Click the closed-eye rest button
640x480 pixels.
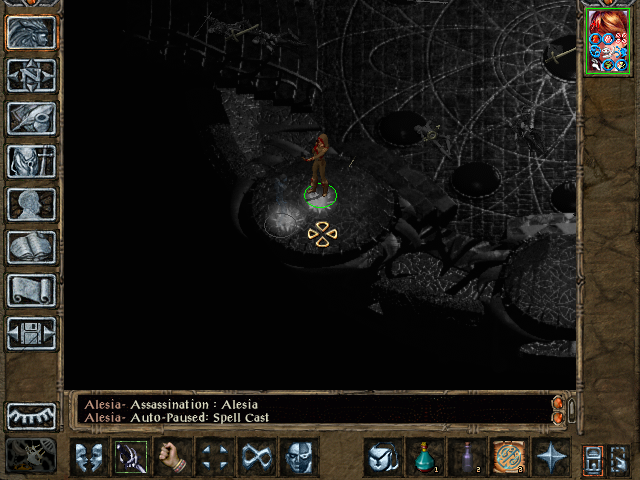tap(32, 415)
